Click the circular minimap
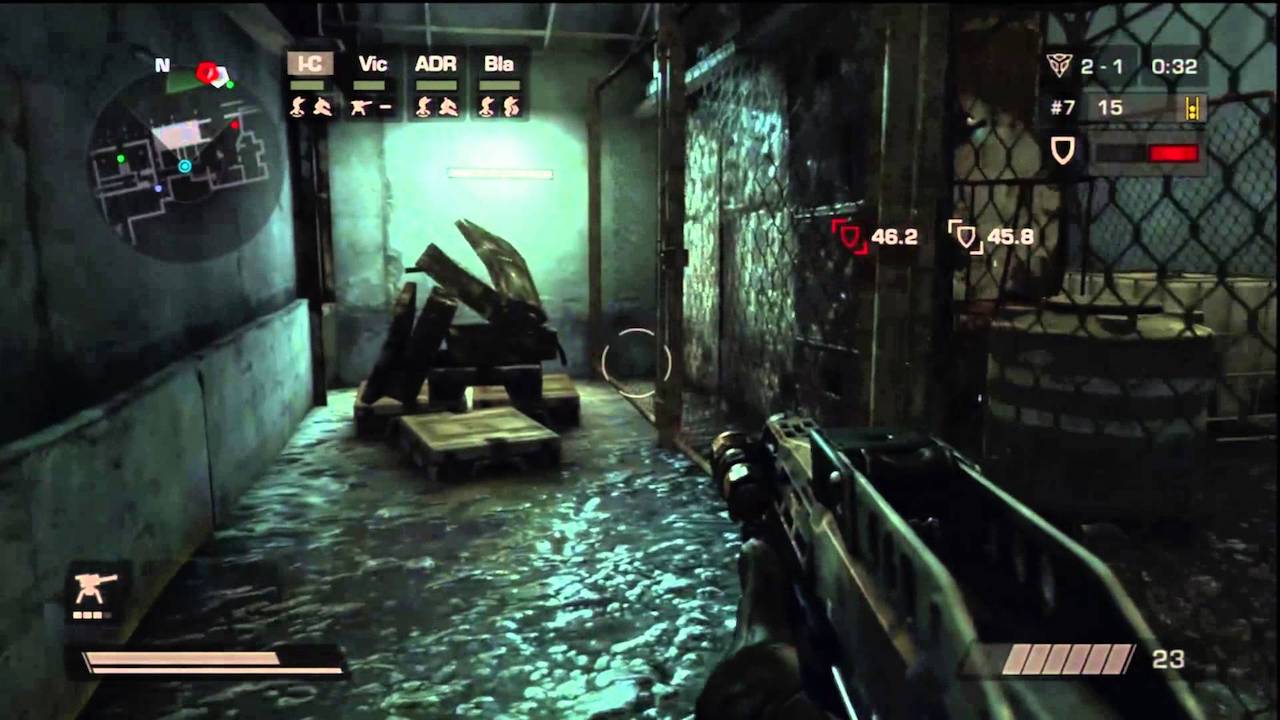Viewport: 1280px width, 720px height. click(186, 160)
